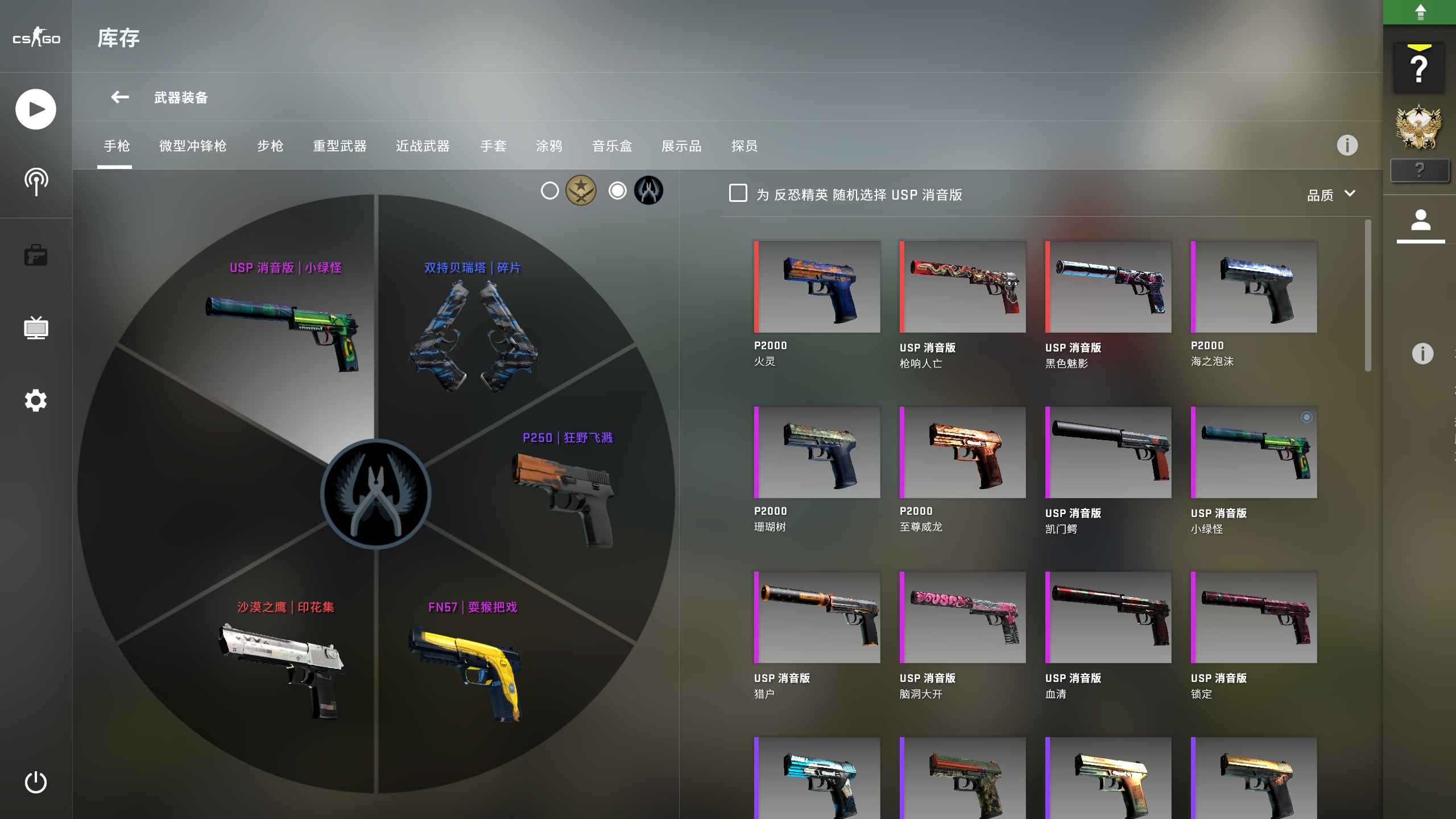
Task: Click the back arrow next to 武器装备
Action: point(119,97)
